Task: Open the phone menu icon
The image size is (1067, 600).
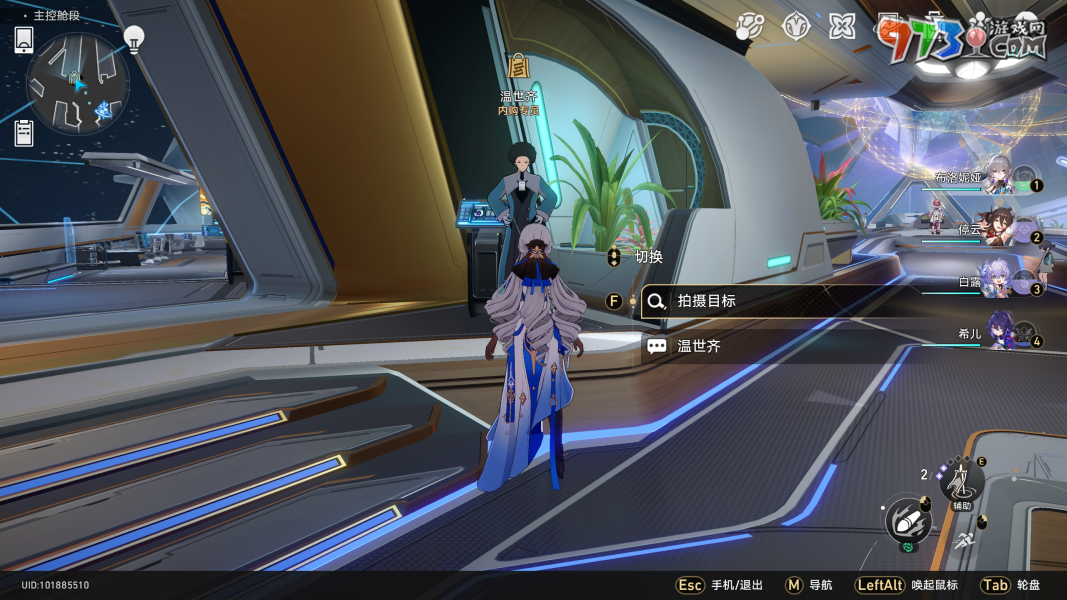Action: point(24,40)
